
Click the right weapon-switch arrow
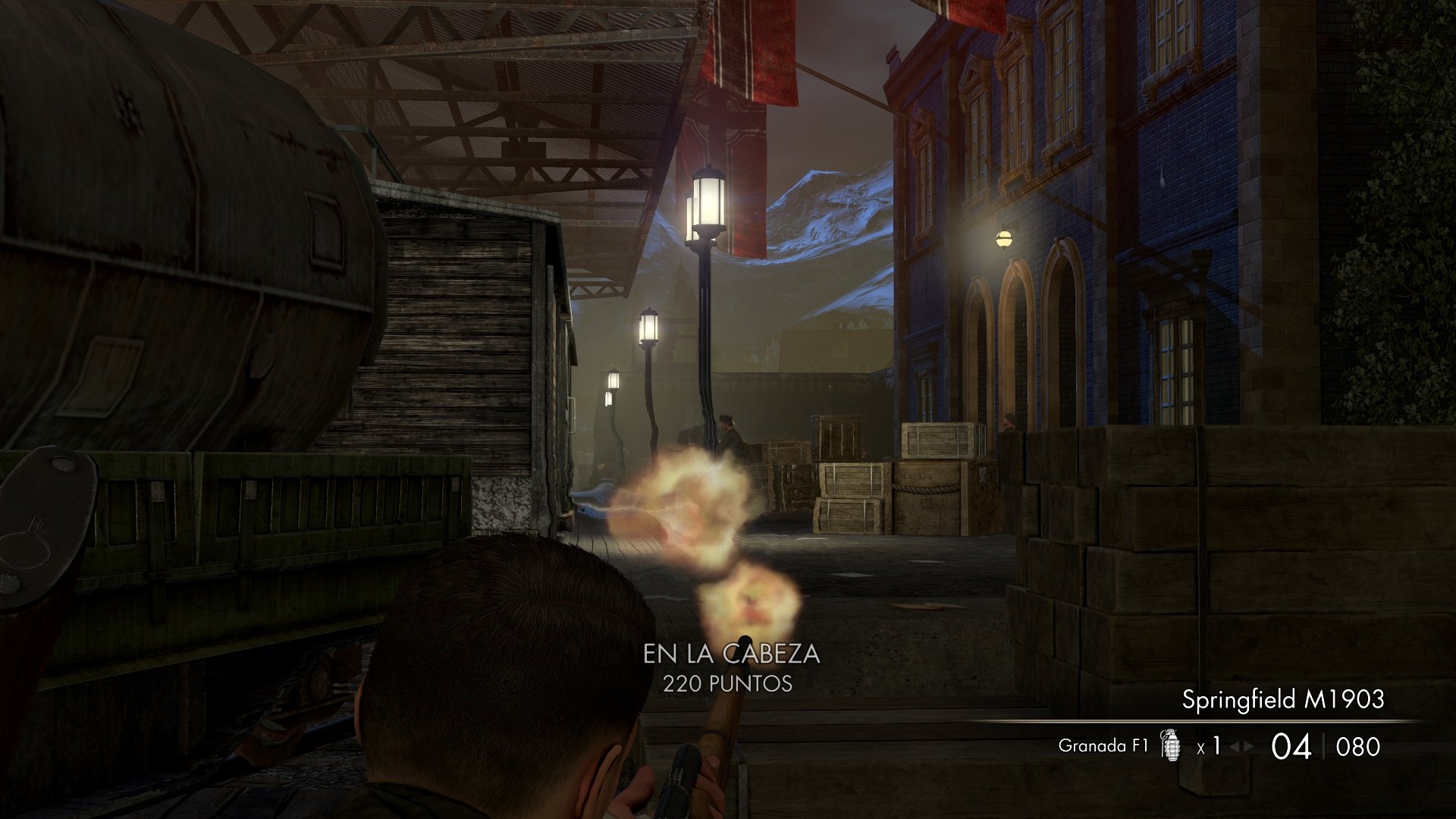[1249, 745]
